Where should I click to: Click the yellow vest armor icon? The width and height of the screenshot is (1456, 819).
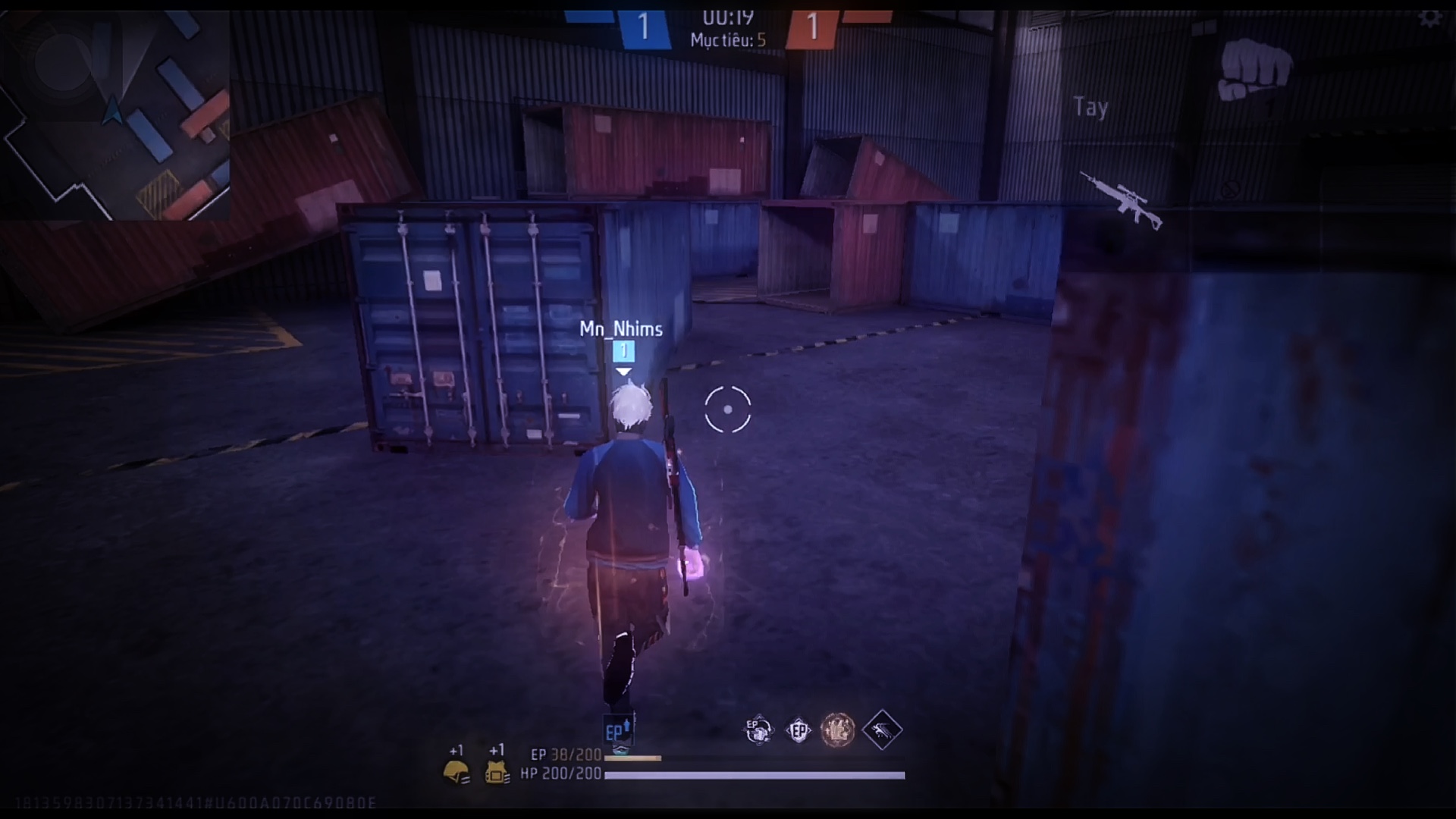click(497, 773)
